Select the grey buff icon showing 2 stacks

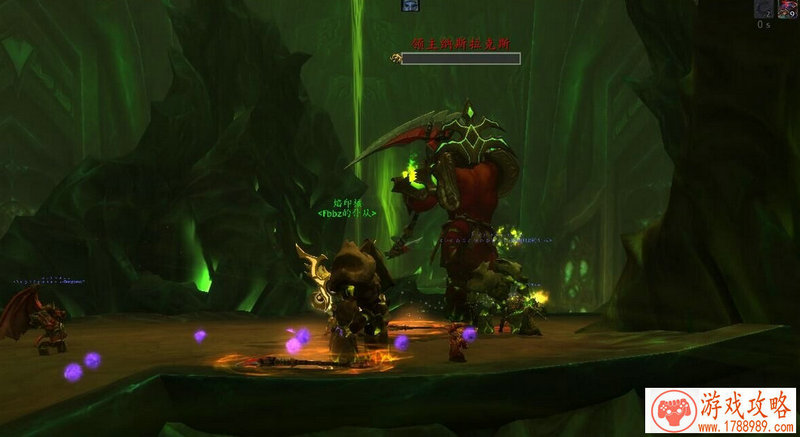(763, 8)
